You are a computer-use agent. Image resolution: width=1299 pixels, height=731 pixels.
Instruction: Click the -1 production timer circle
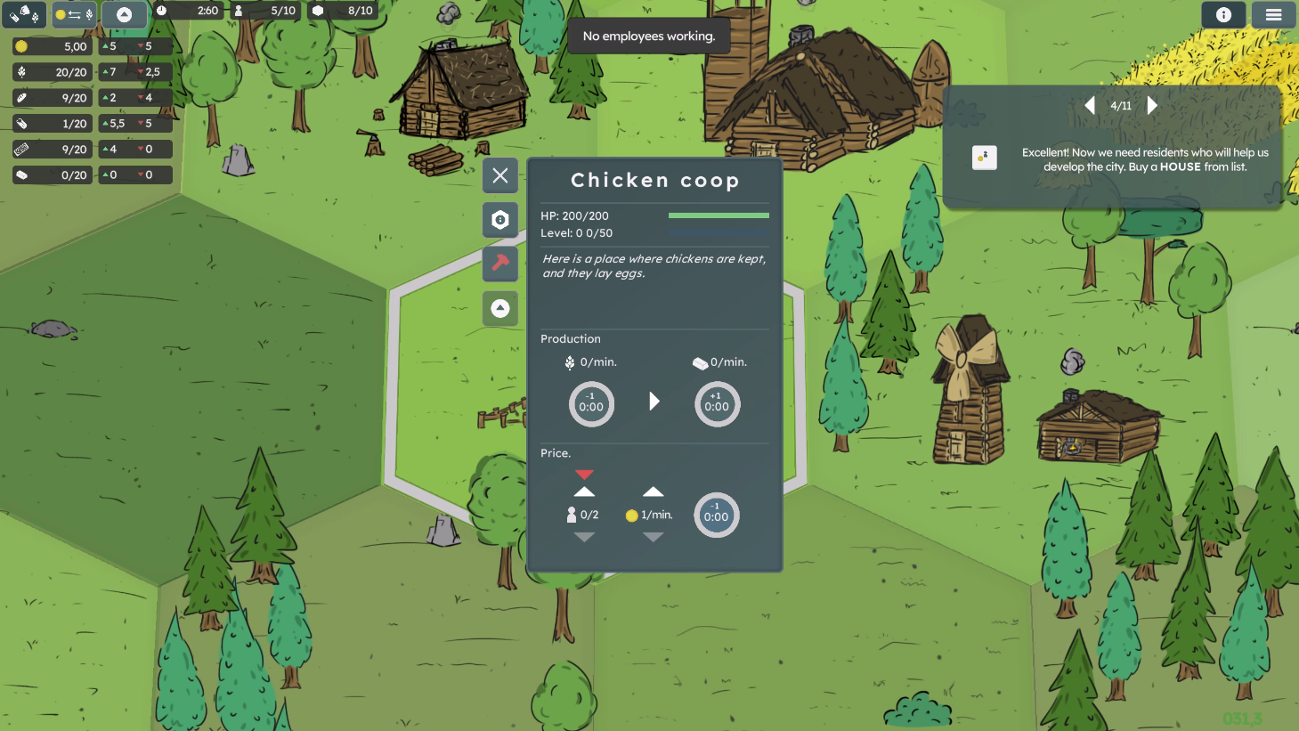(591, 403)
